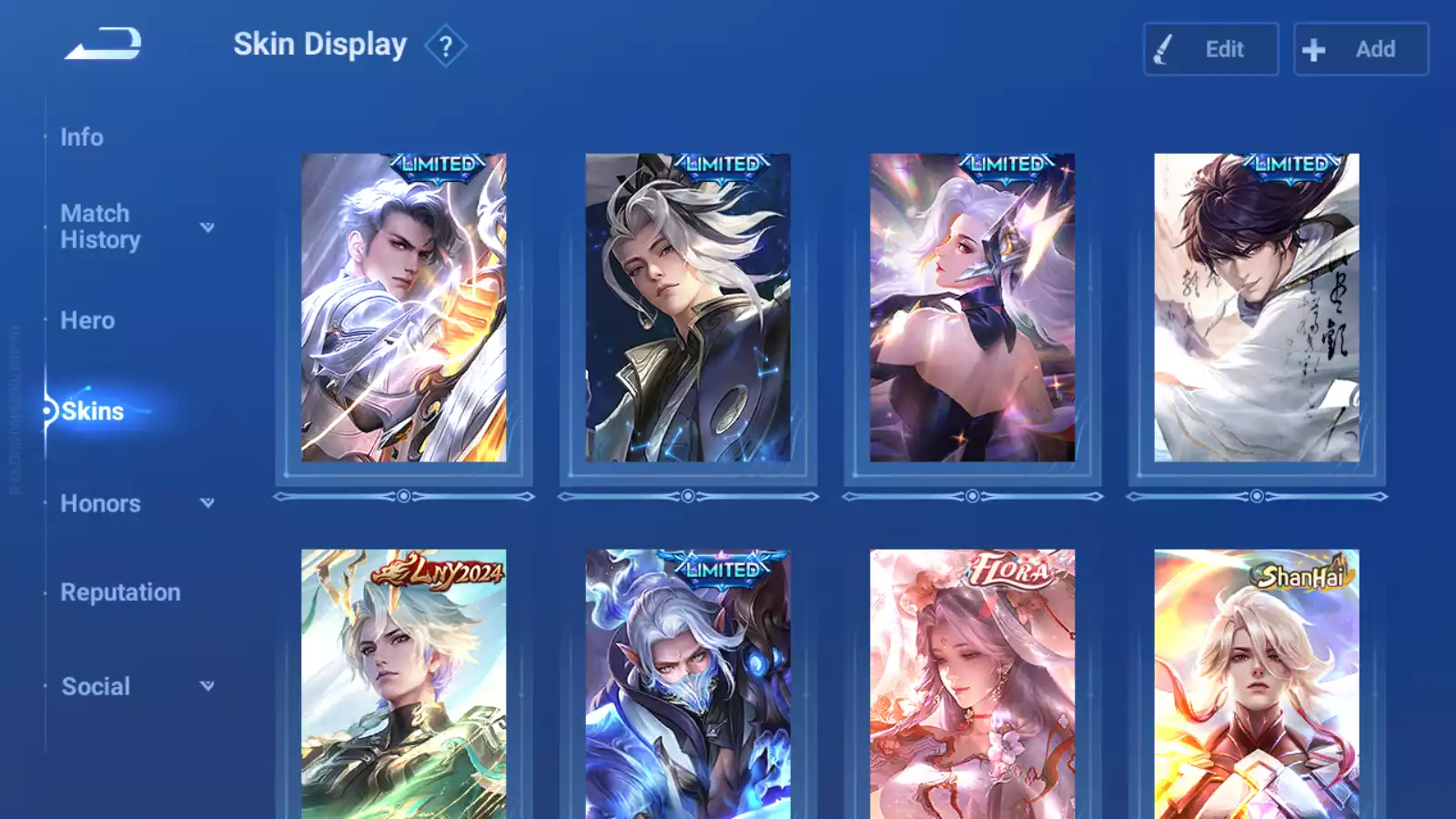The width and height of the screenshot is (1456, 819).
Task: Click the Edit button
Action: coord(1210,49)
